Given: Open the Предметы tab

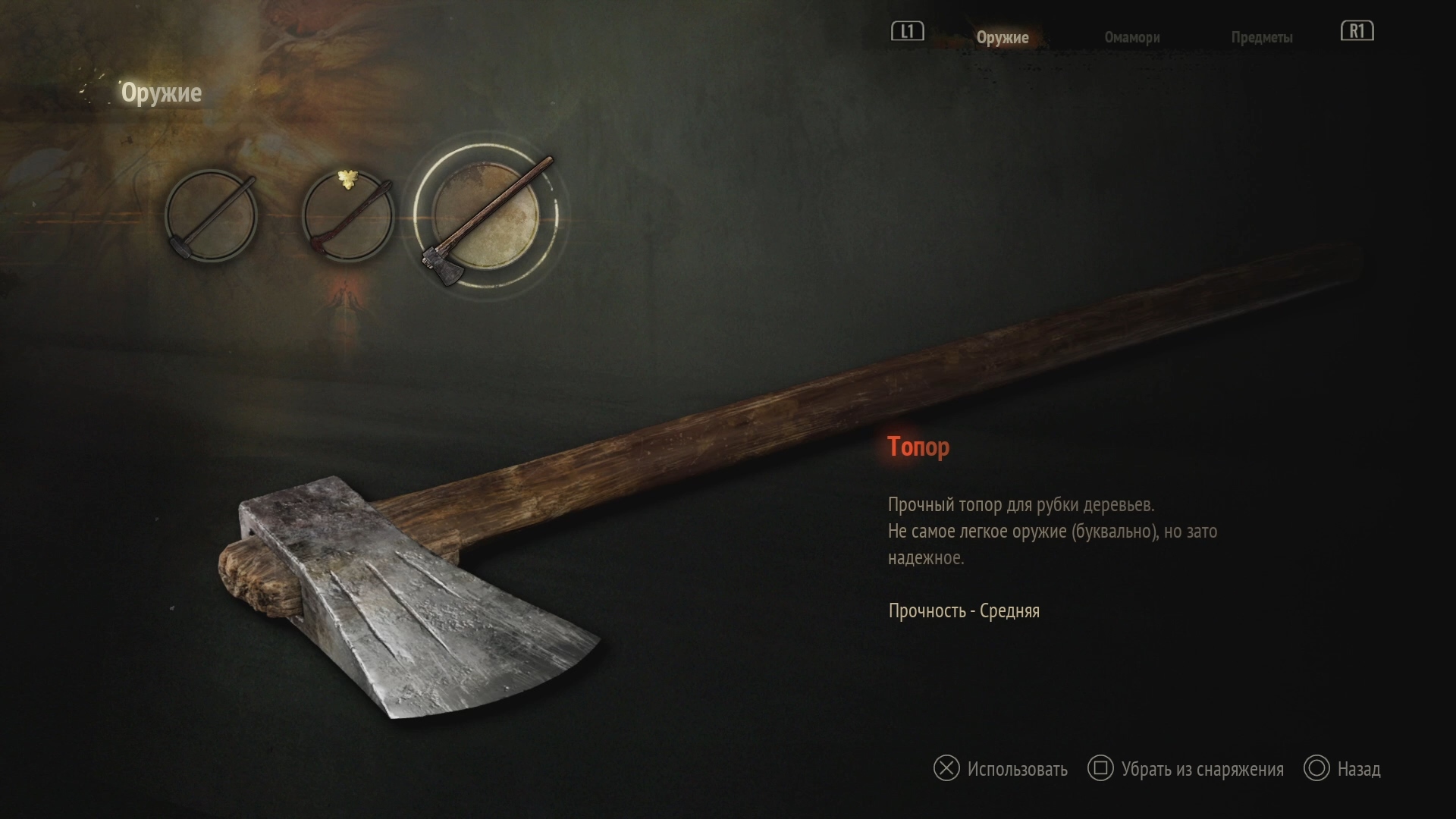Looking at the screenshot, I should tap(1261, 37).
